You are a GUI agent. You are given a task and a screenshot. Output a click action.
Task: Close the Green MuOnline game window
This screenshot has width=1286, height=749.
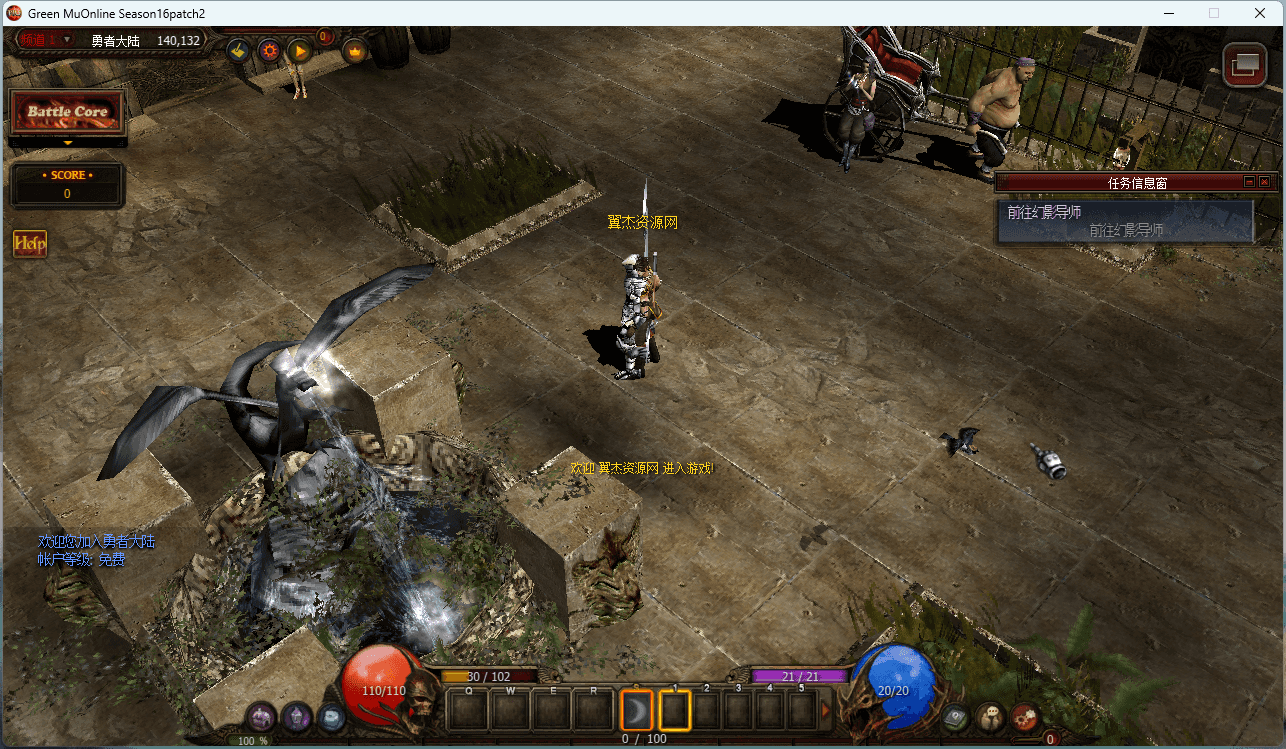1260,13
